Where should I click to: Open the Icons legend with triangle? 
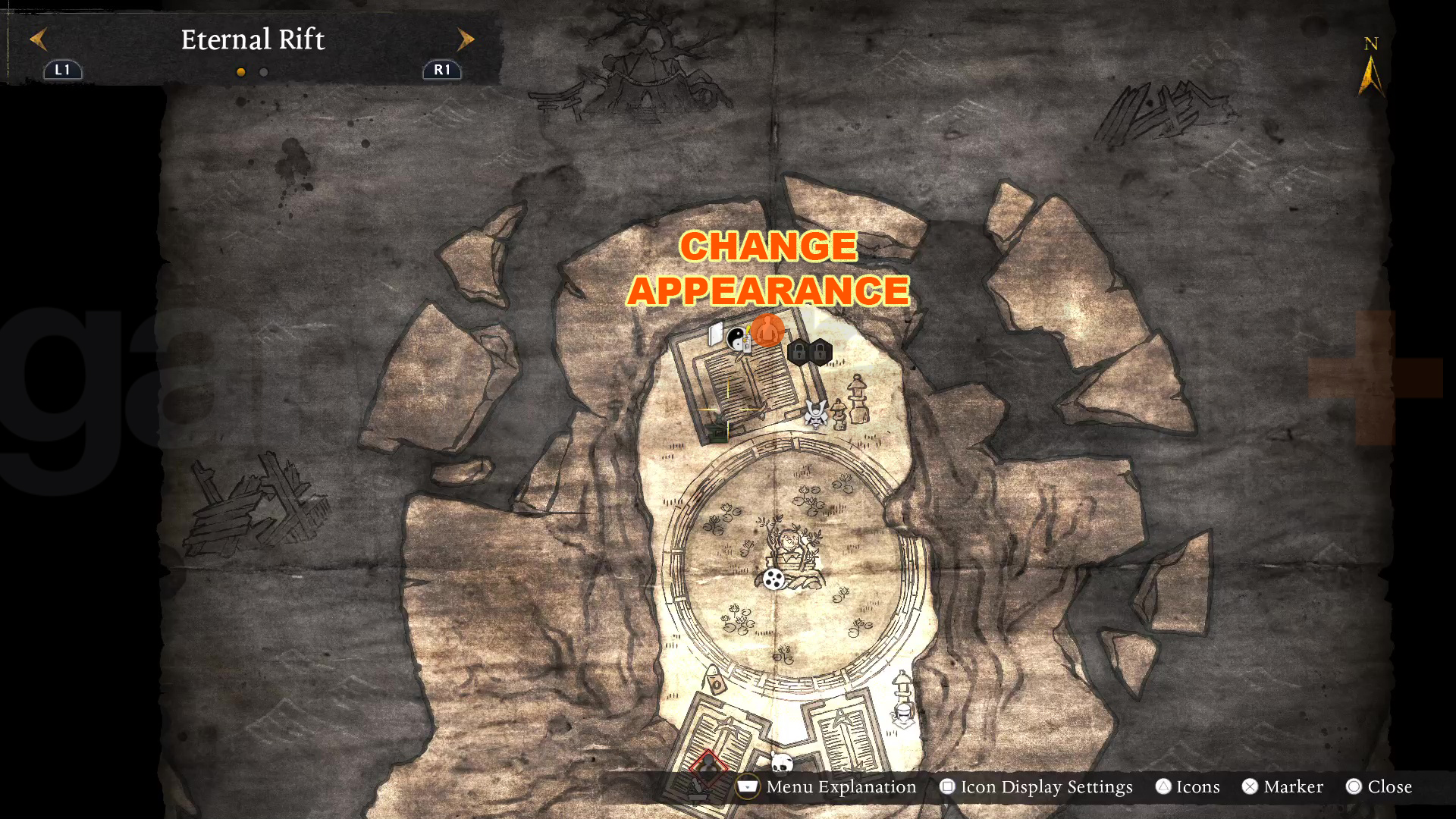tap(1163, 787)
